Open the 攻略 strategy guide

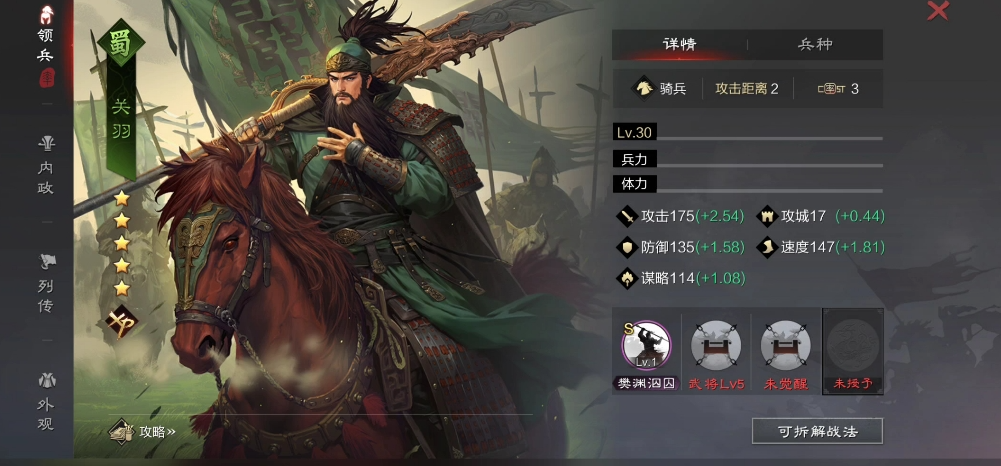pos(146,432)
